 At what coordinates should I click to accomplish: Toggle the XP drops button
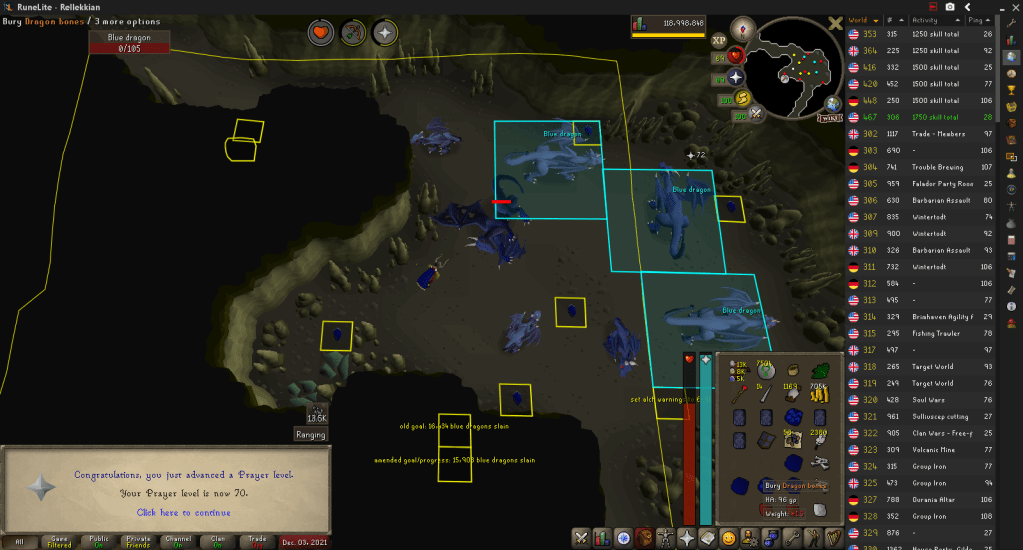tap(717, 41)
